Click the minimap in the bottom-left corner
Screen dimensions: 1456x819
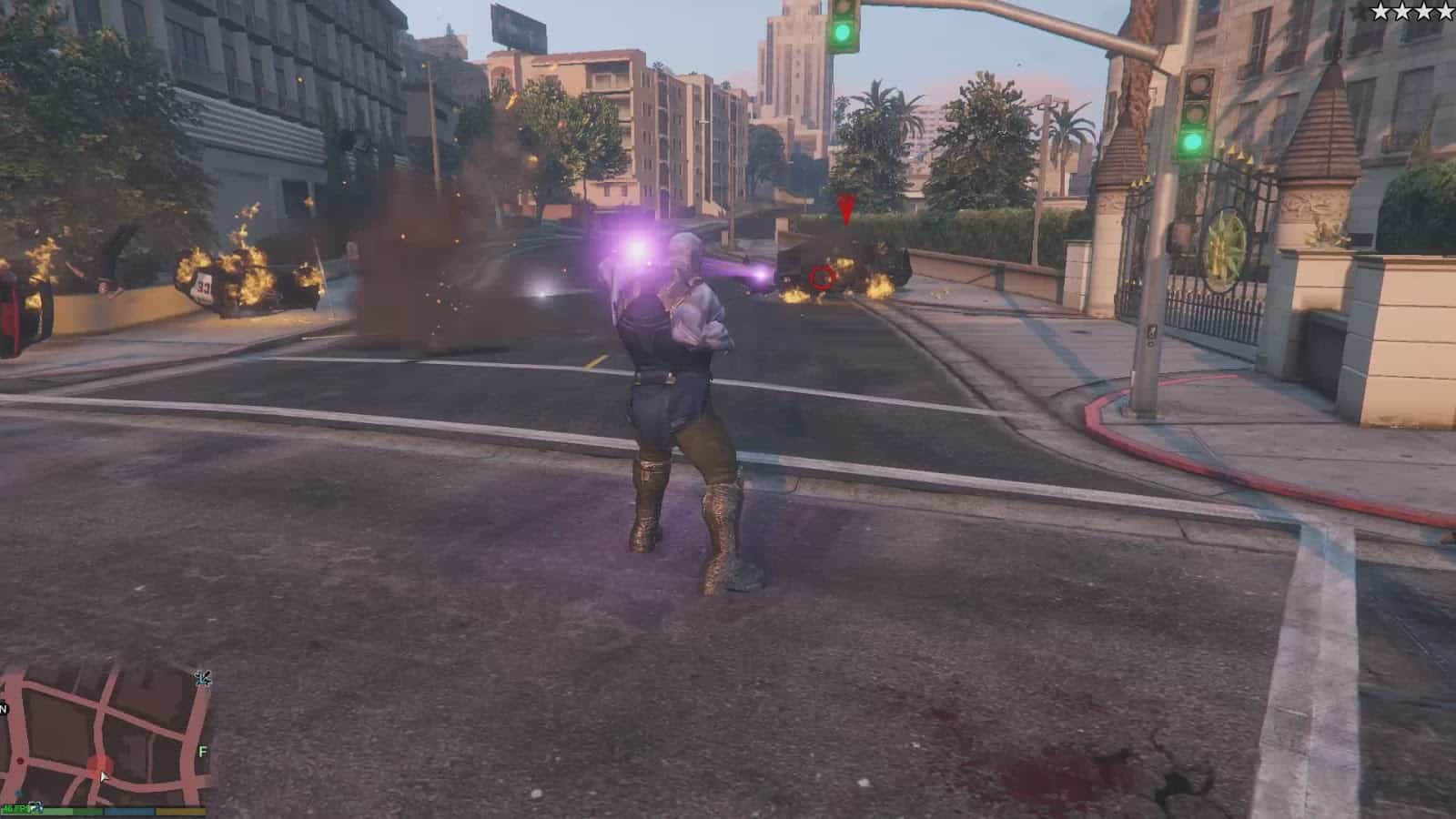click(x=105, y=737)
